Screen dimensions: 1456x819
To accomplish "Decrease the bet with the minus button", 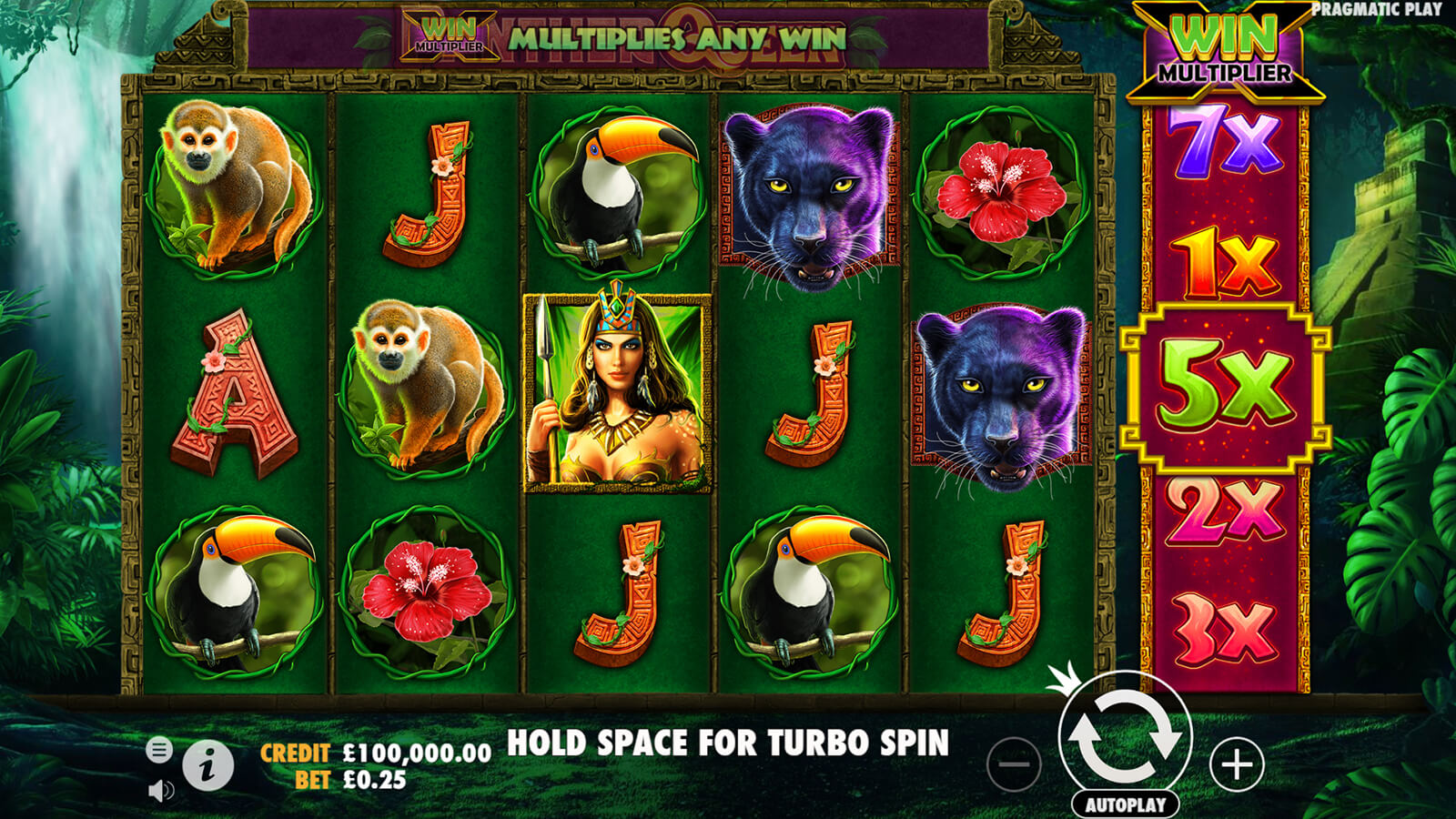I will pos(1013,764).
